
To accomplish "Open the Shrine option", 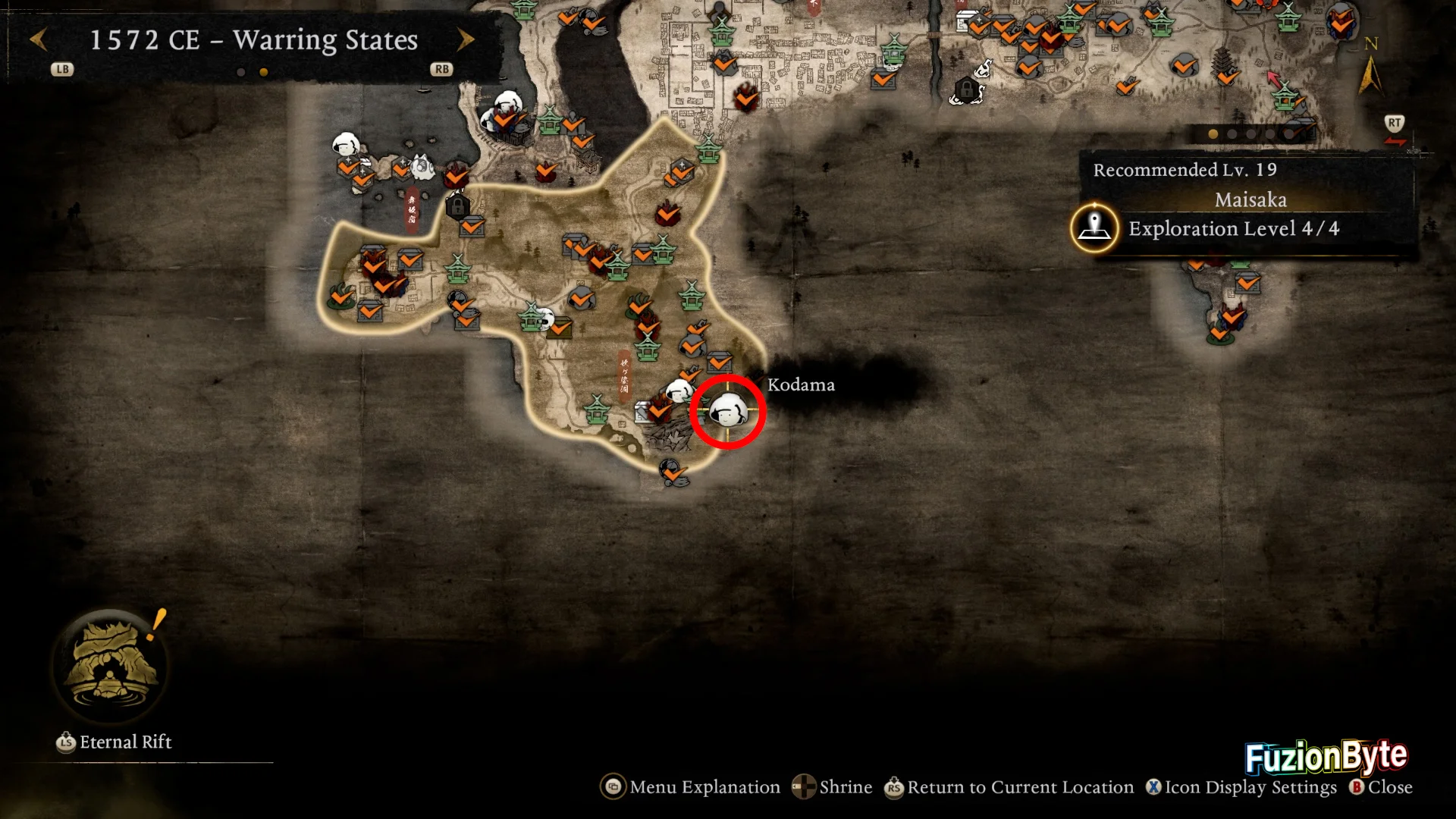I will click(832, 787).
